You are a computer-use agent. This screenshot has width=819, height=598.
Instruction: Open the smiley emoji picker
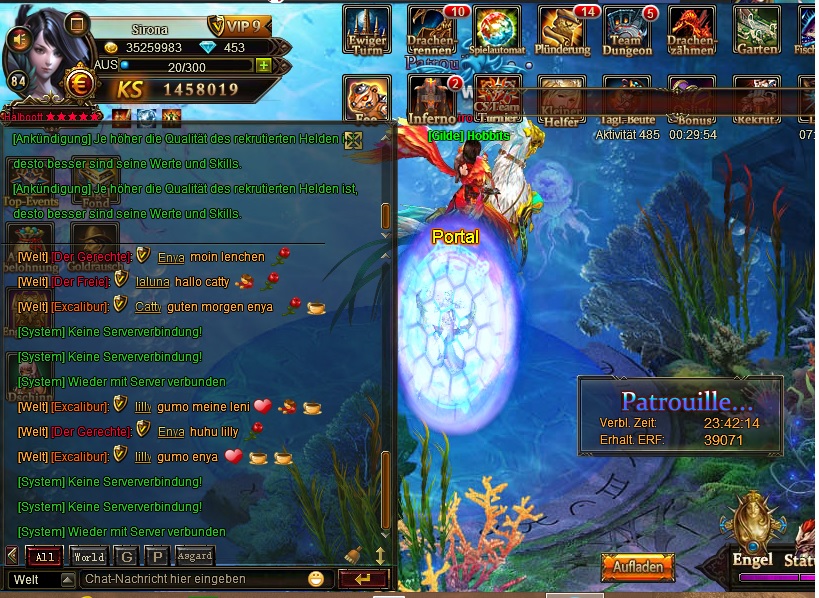316,579
